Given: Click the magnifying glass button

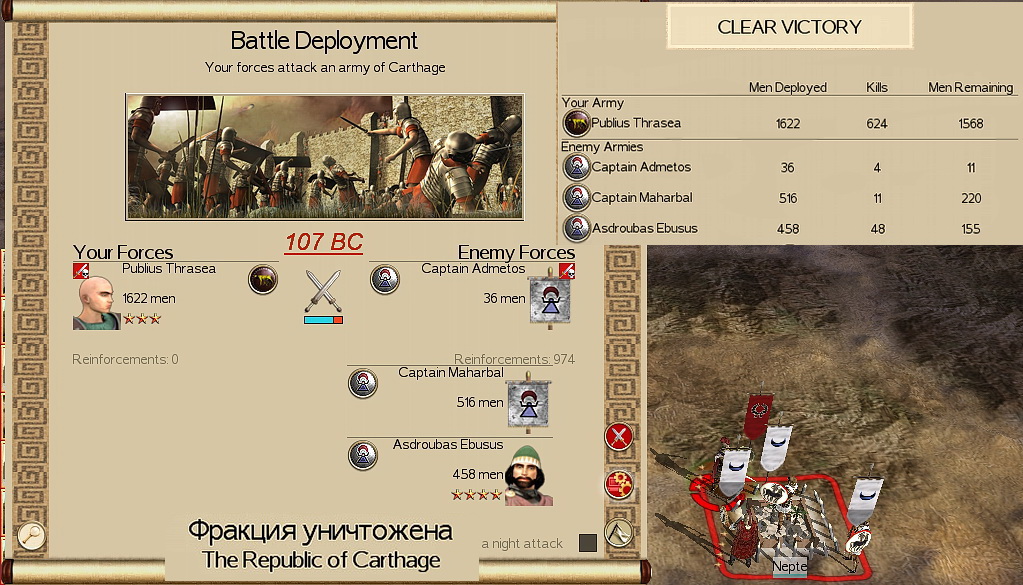Looking at the screenshot, I should point(31,535).
